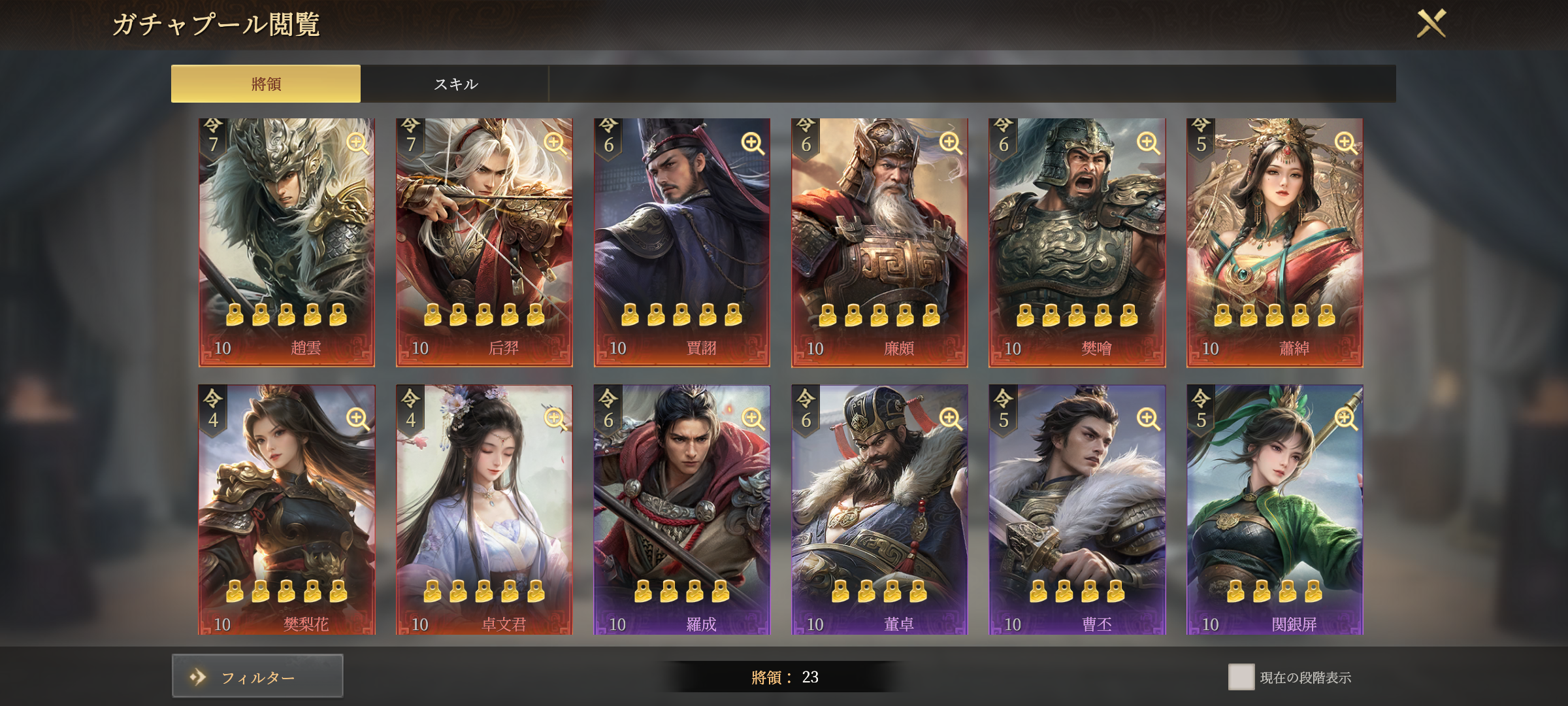Viewport: 1568px width, 706px height.
Task: Choose the 蕭綽 general card
Action: (x=1275, y=242)
